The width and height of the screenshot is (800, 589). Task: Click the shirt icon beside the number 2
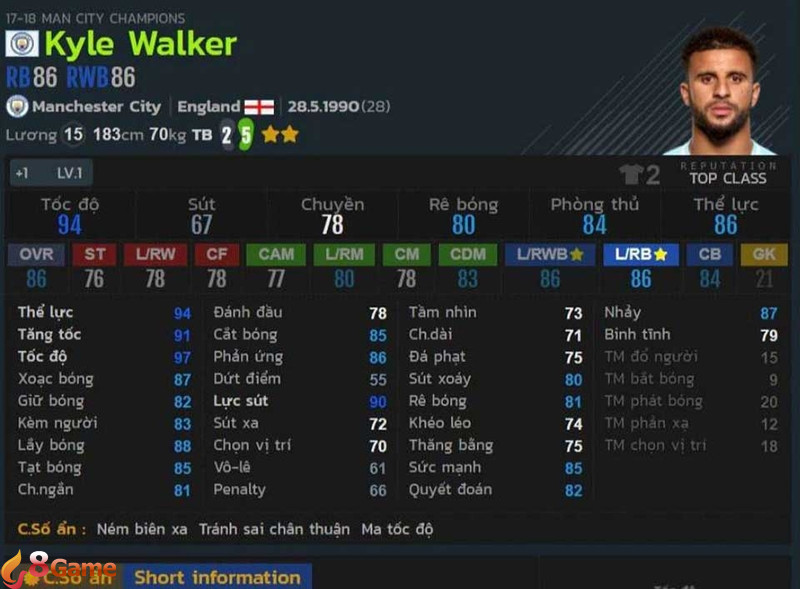(x=631, y=176)
